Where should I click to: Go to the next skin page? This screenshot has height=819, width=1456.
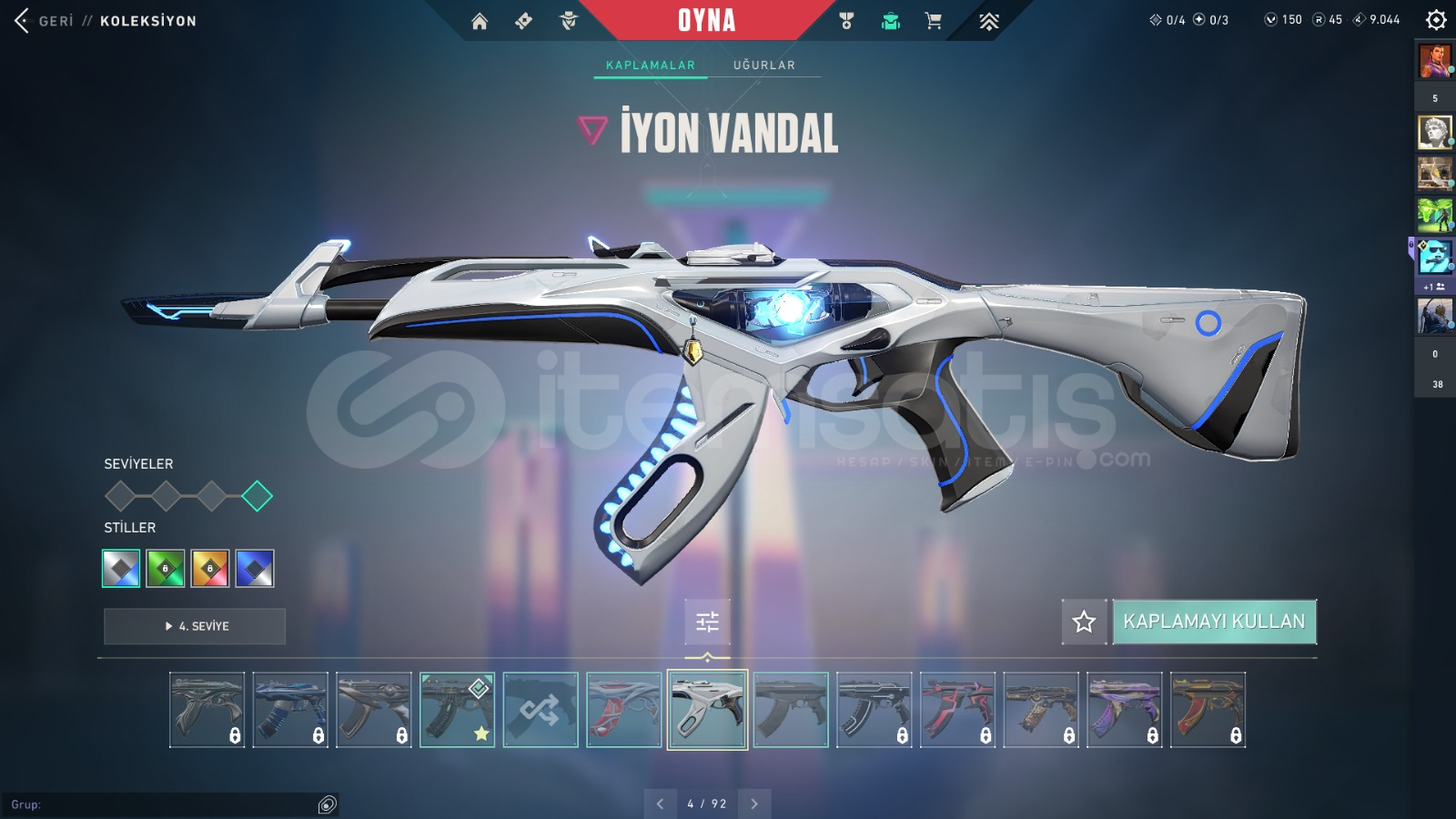click(754, 804)
